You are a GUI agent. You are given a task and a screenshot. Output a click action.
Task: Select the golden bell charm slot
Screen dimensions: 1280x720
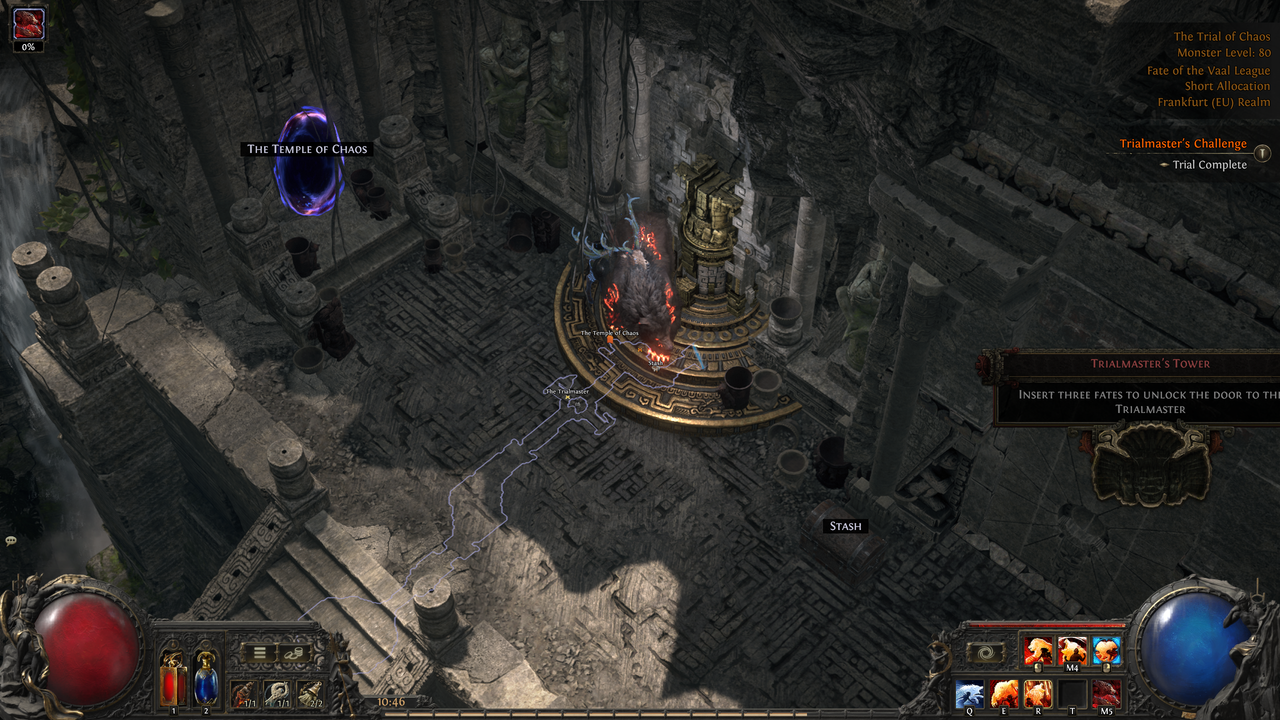(x=309, y=692)
